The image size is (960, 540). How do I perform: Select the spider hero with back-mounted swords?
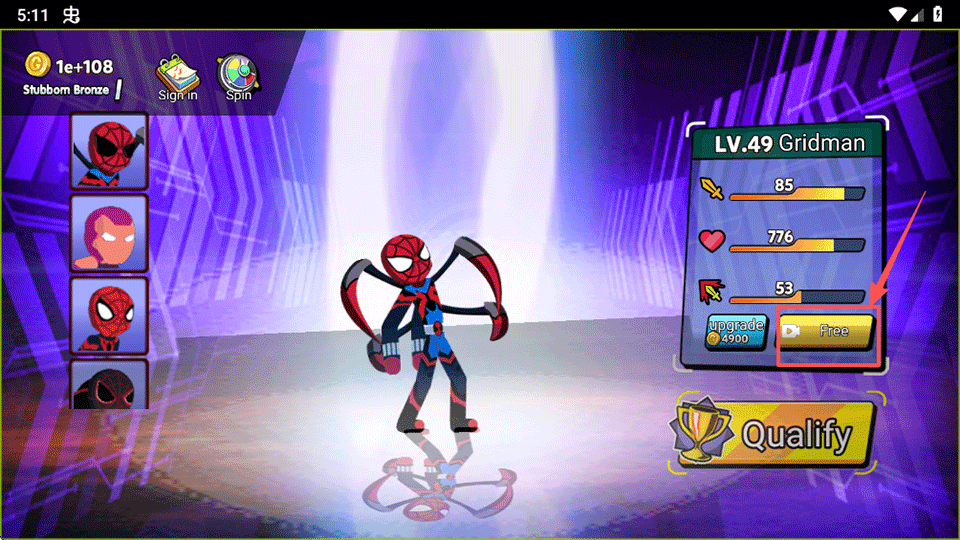(x=109, y=150)
